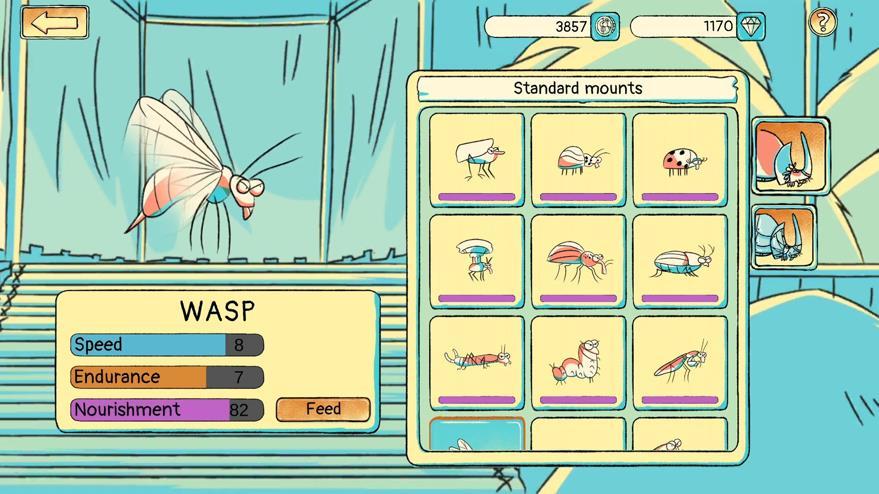Pick the round striped-shell bug mount
The image size is (879, 494).
coord(578,159)
